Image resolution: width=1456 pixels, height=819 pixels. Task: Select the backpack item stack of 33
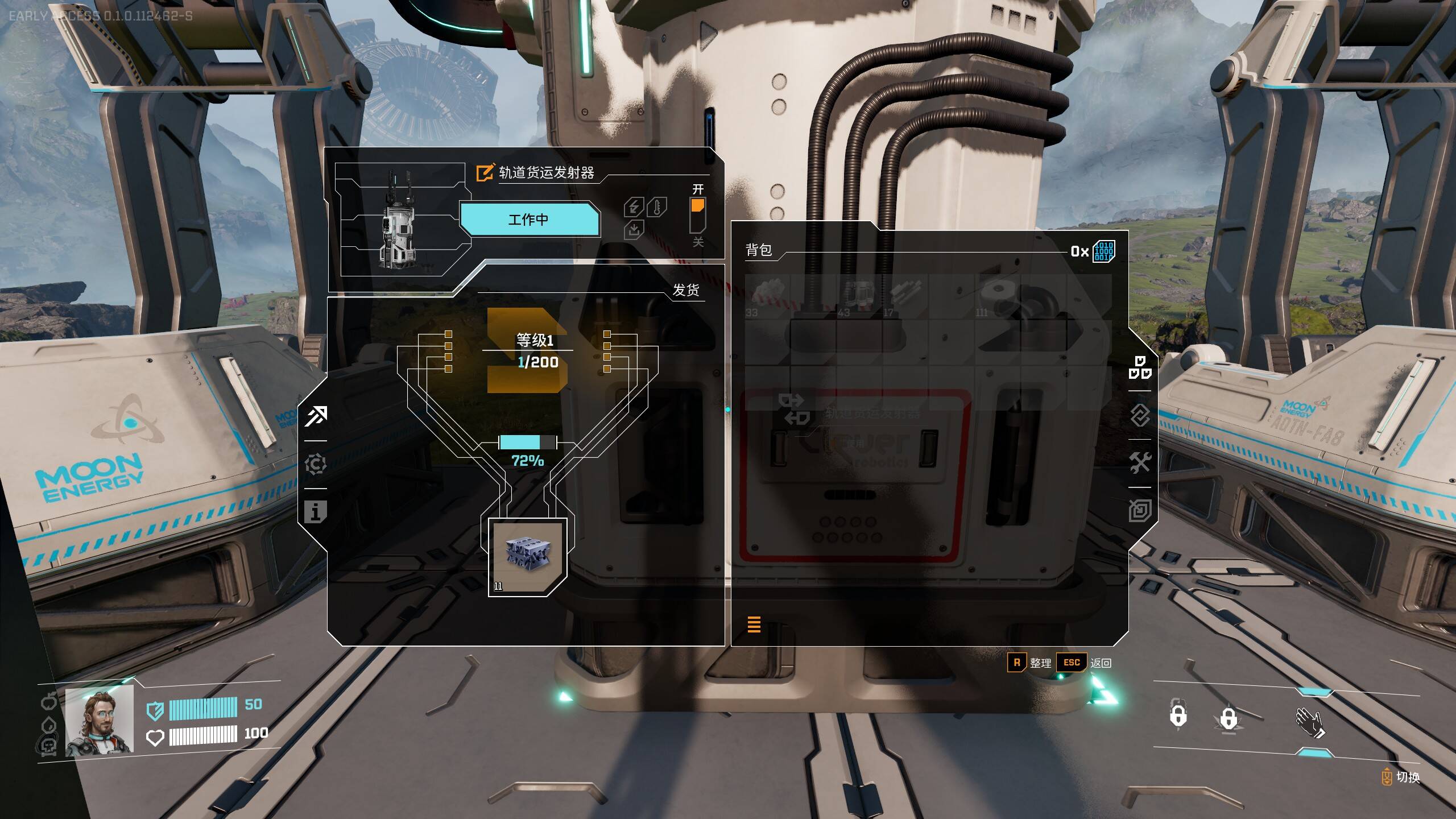pos(767,296)
